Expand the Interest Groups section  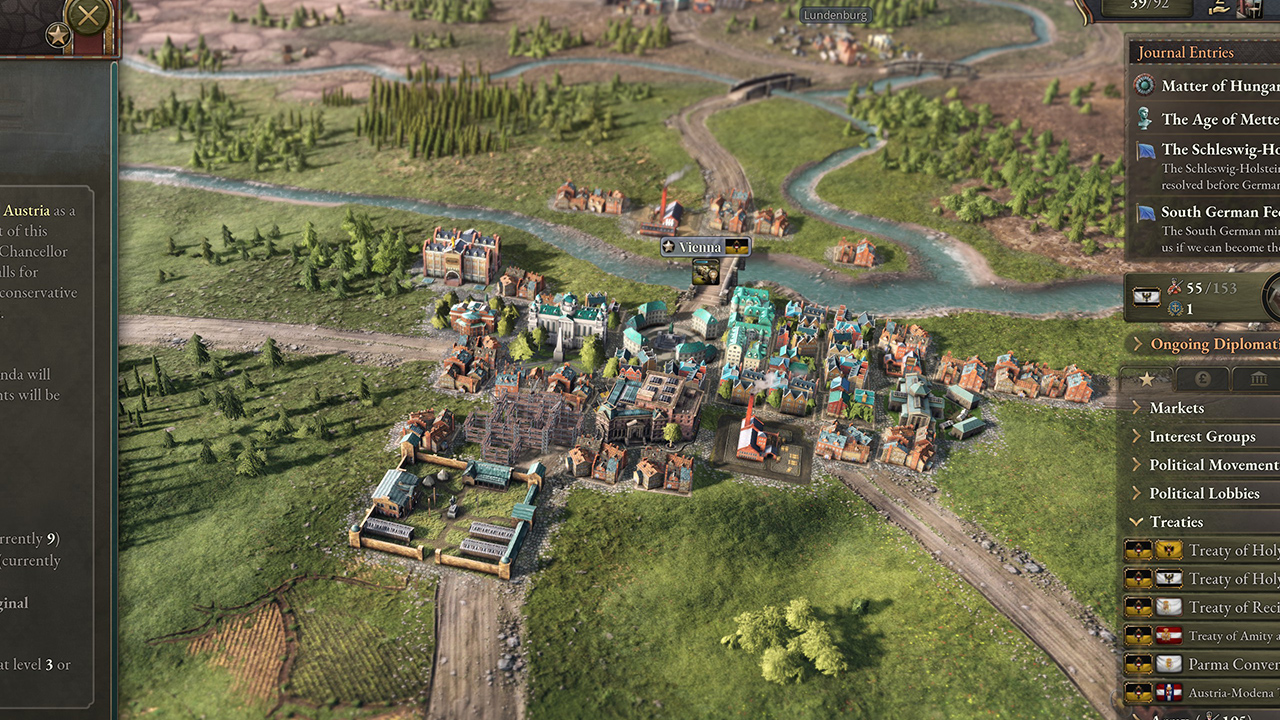pyautogui.click(x=1202, y=436)
